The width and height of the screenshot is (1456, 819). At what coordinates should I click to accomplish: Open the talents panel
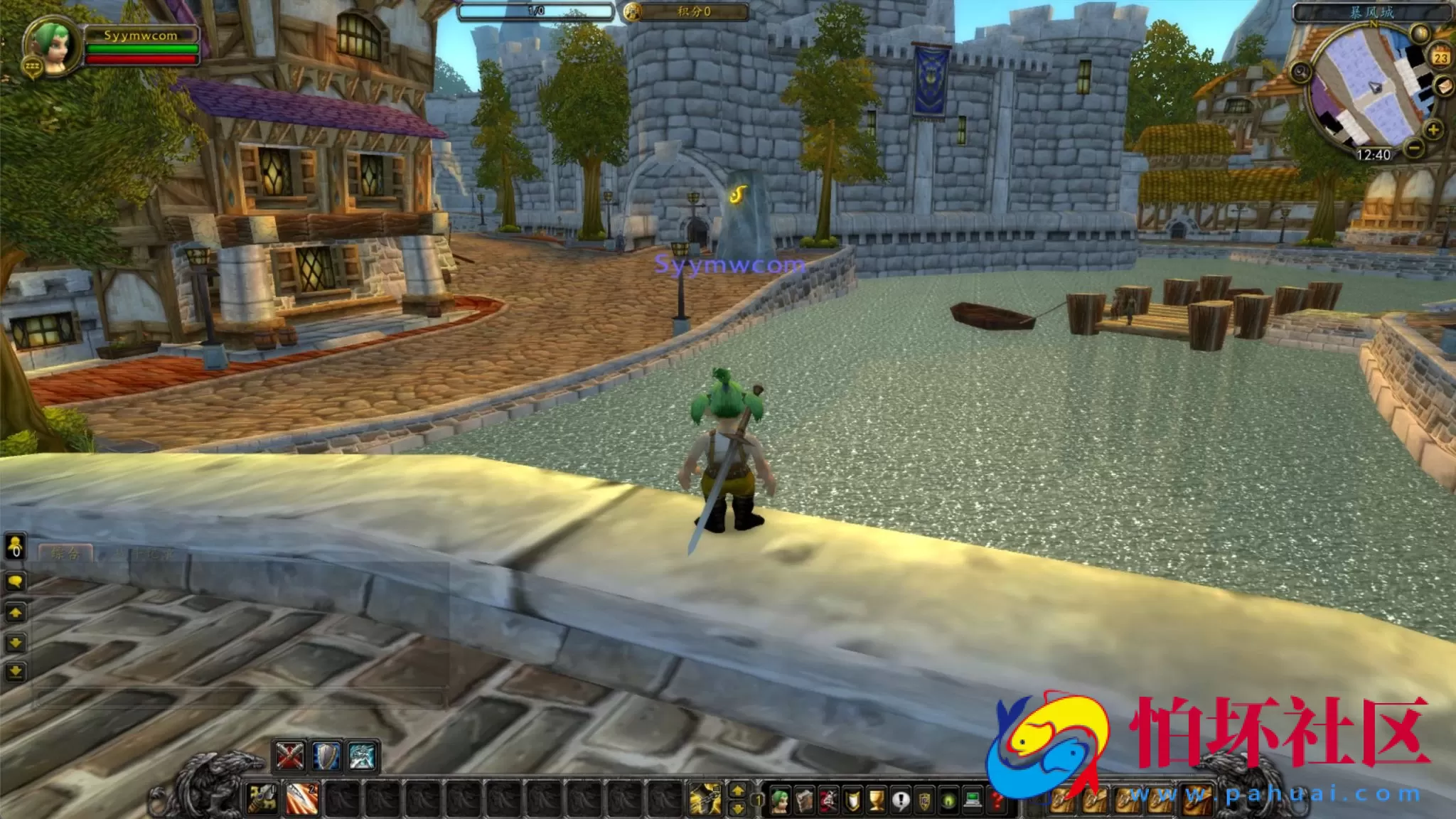coord(830,800)
